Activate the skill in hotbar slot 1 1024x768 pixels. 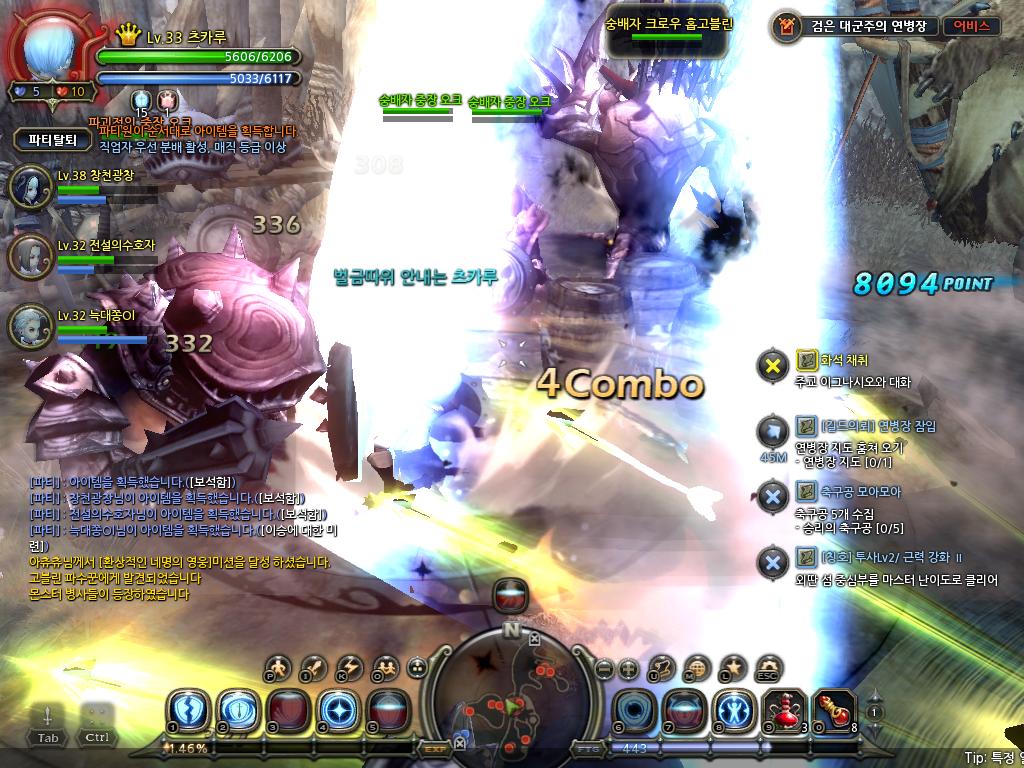click(186, 709)
